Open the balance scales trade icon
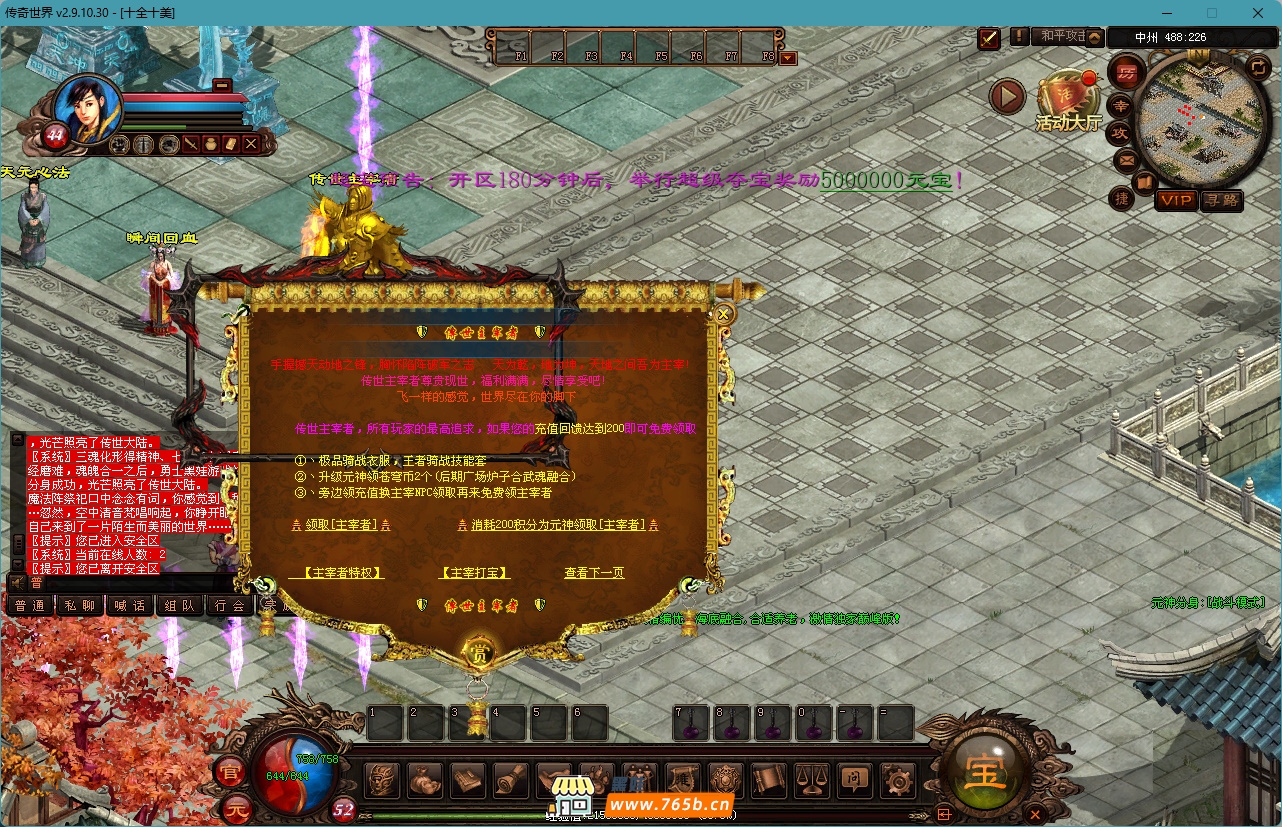The height and width of the screenshot is (827, 1282). [x=810, y=779]
